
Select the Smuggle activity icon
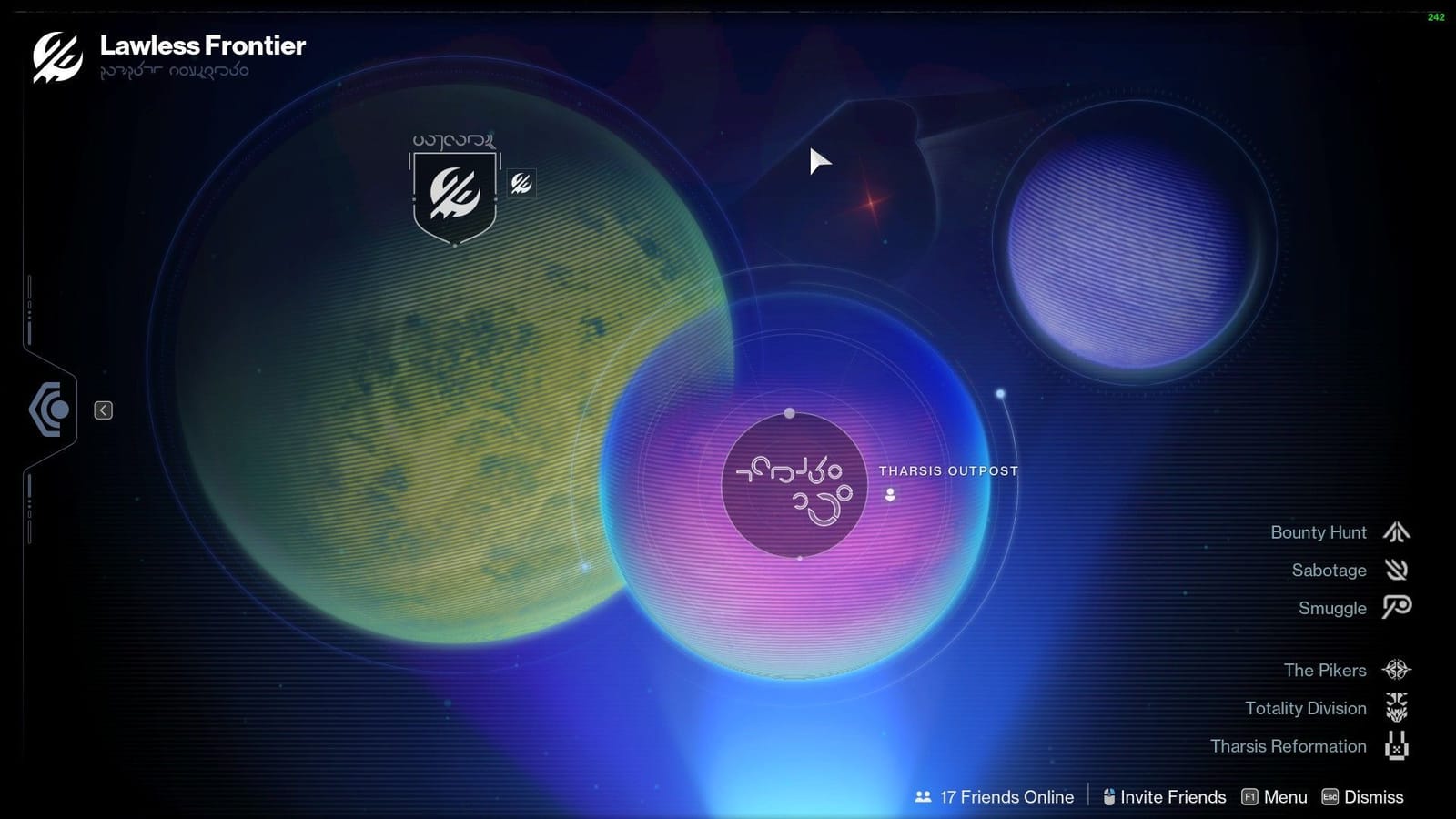[1396, 608]
